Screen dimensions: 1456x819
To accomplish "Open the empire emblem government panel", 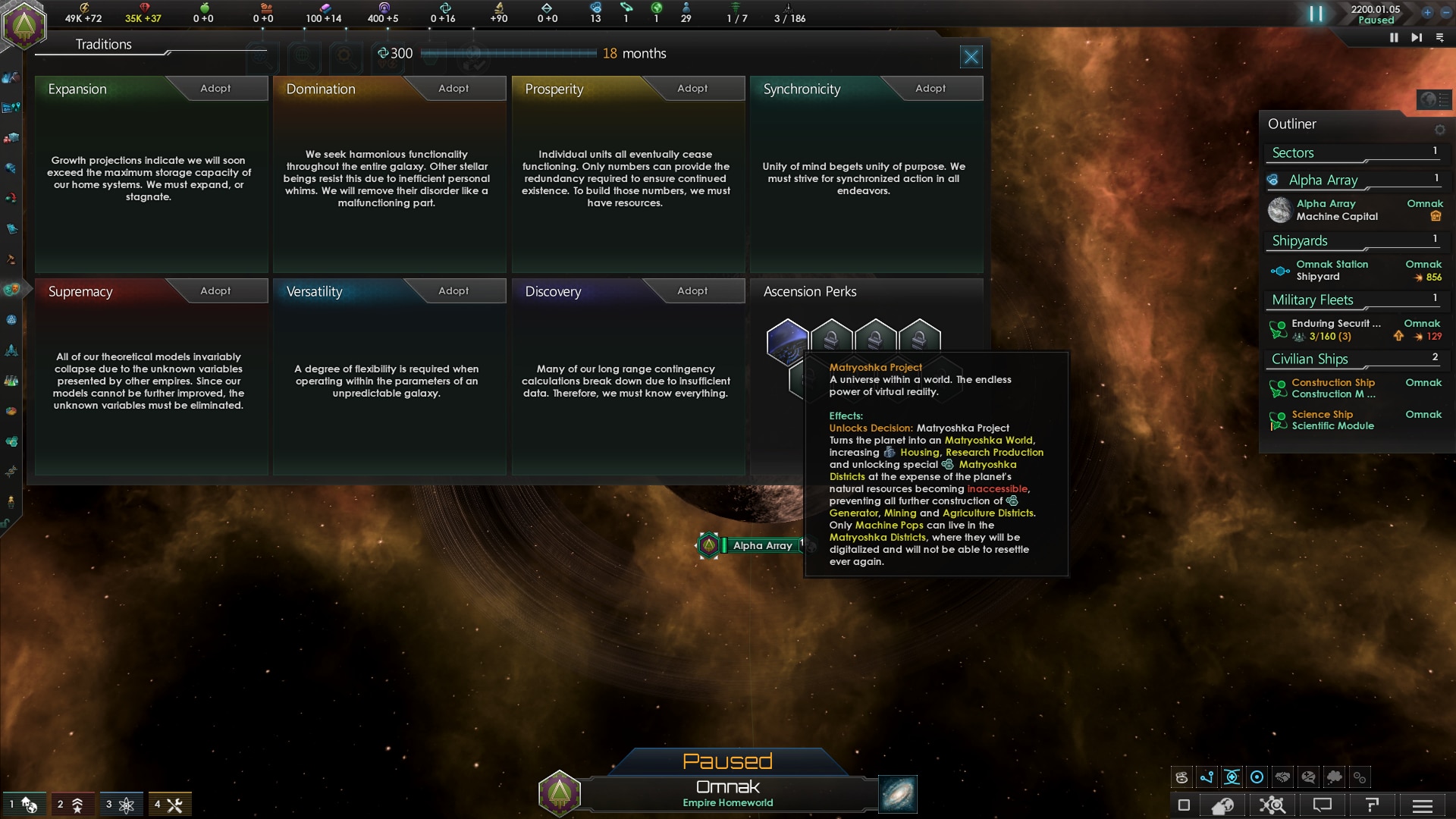I will tap(24, 25).
